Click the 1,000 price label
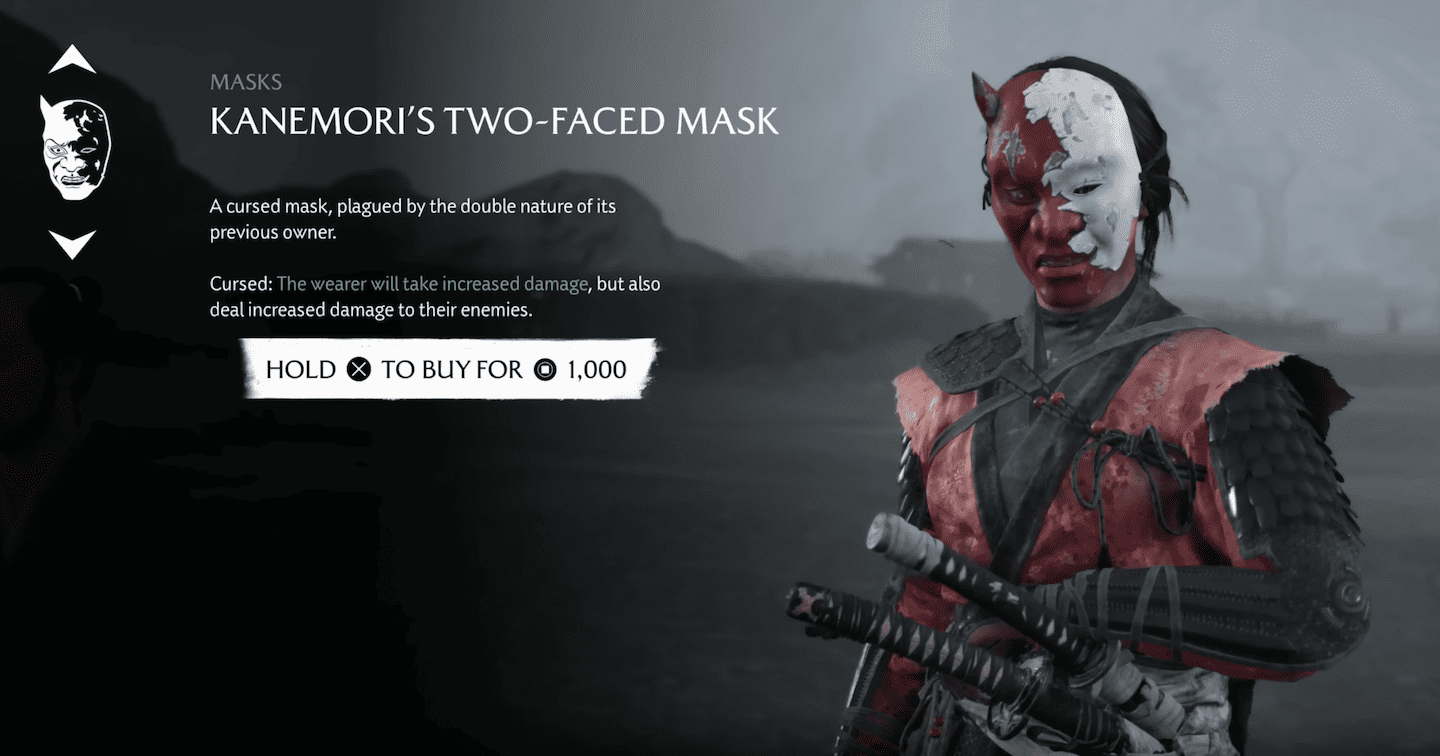Screen dimensions: 1440x756 point(599,369)
